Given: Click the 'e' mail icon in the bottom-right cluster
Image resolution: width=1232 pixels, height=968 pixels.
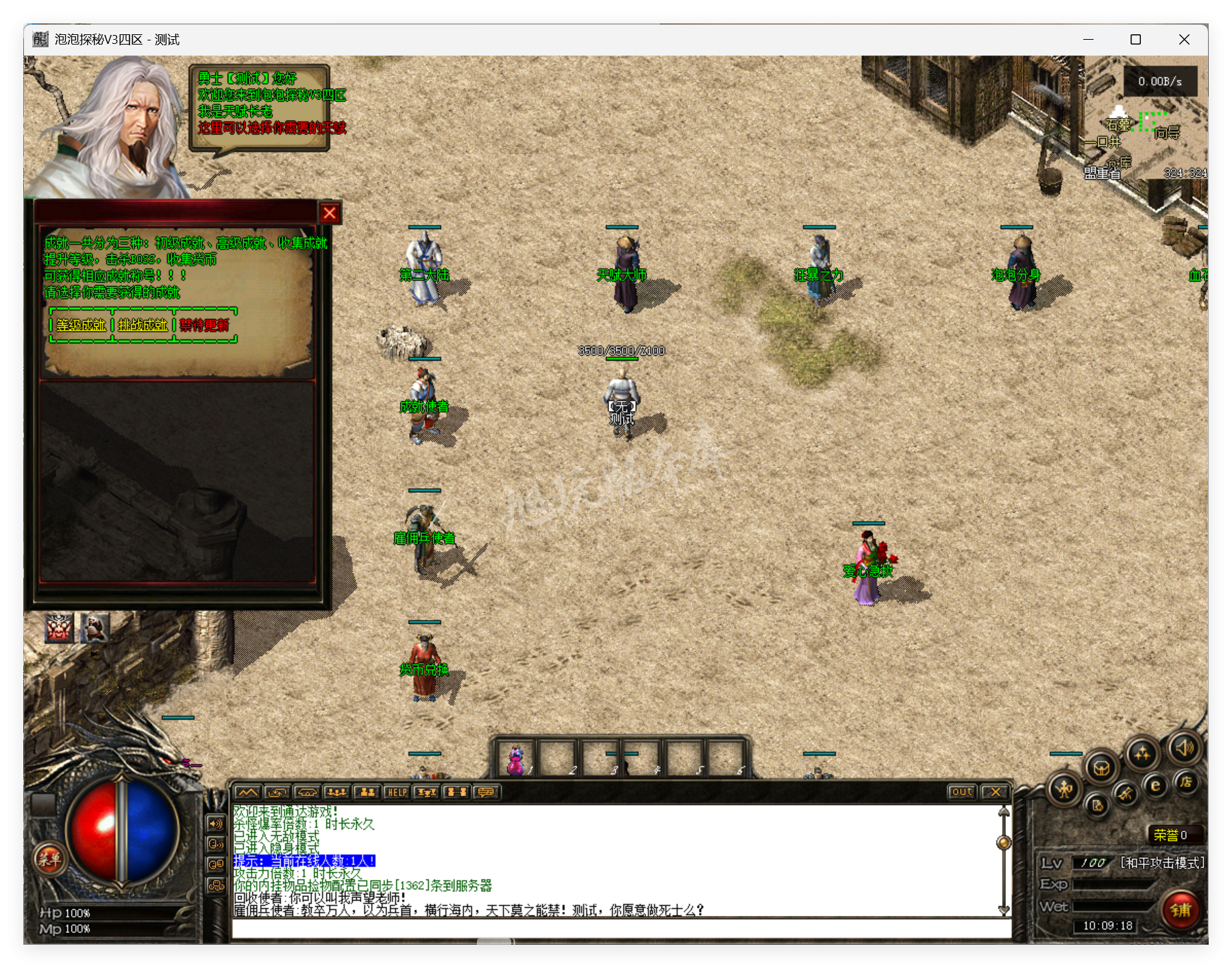Looking at the screenshot, I should [1155, 787].
